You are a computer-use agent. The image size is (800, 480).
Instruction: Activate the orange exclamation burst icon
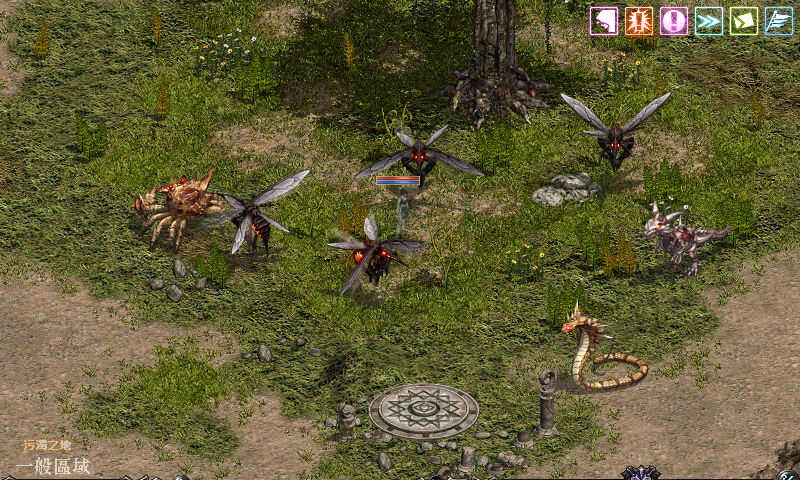639,21
